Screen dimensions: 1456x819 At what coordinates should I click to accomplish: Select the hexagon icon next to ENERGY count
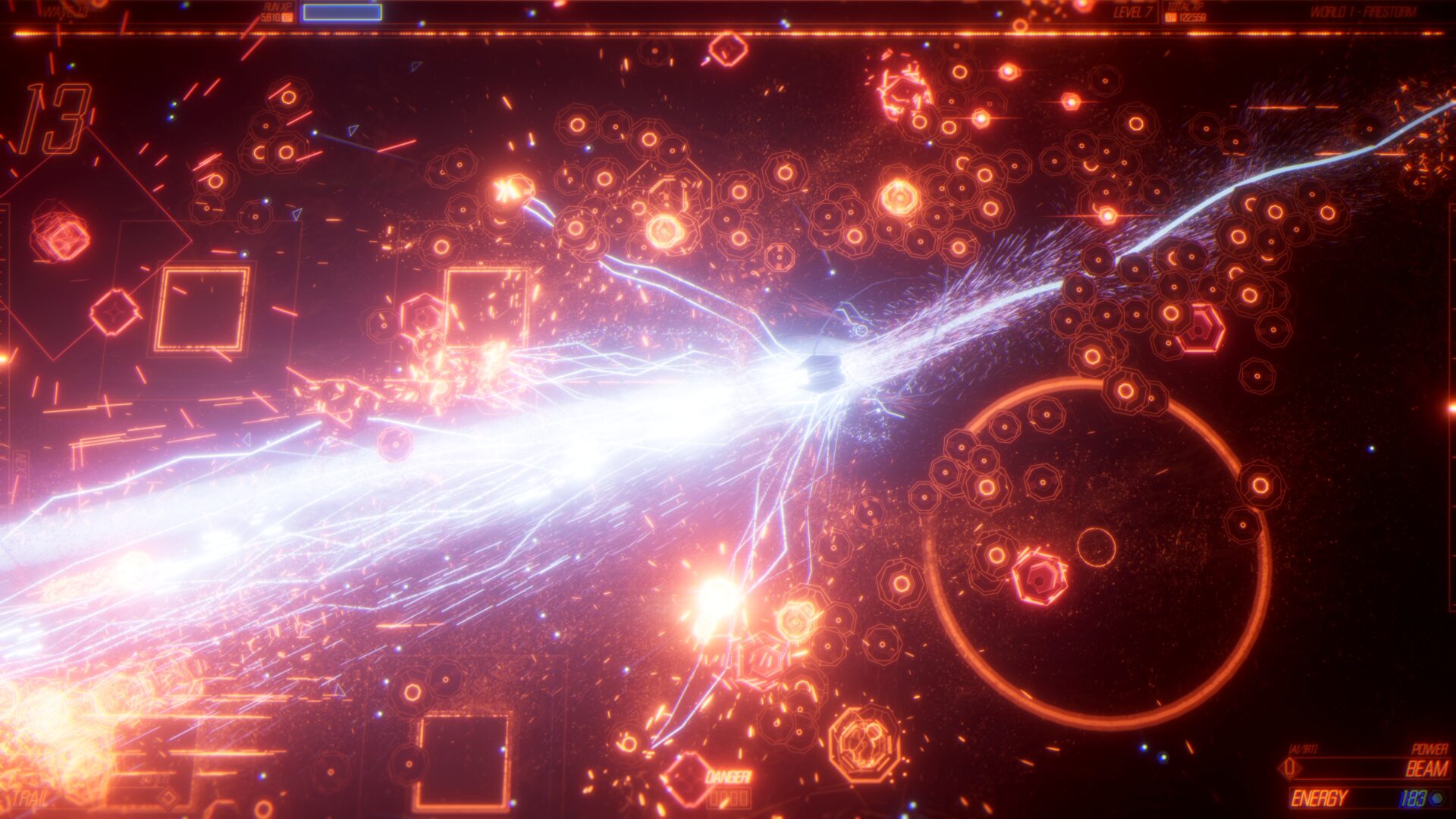1439,798
